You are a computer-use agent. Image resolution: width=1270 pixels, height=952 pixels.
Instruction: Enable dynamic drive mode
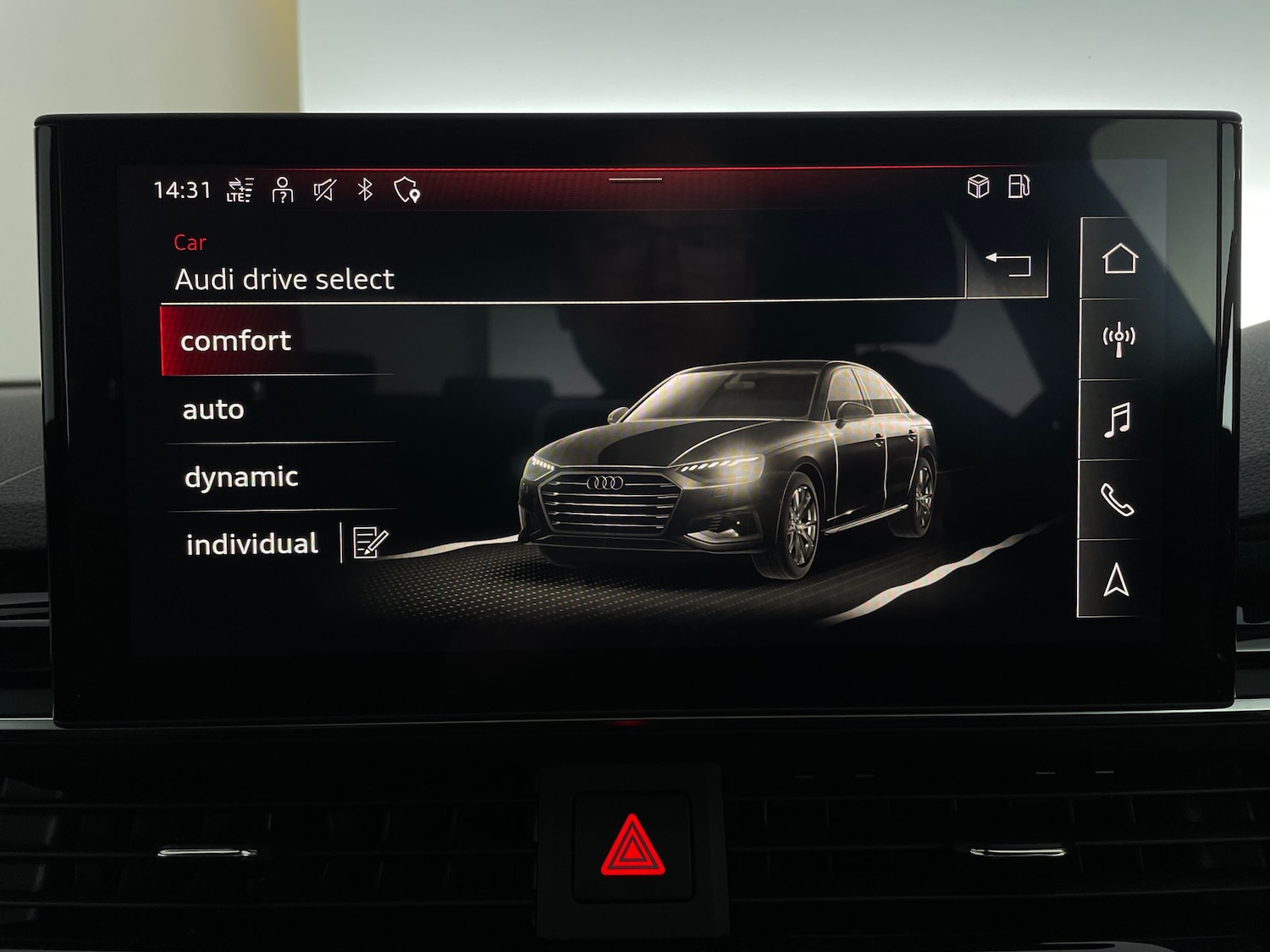click(241, 476)
